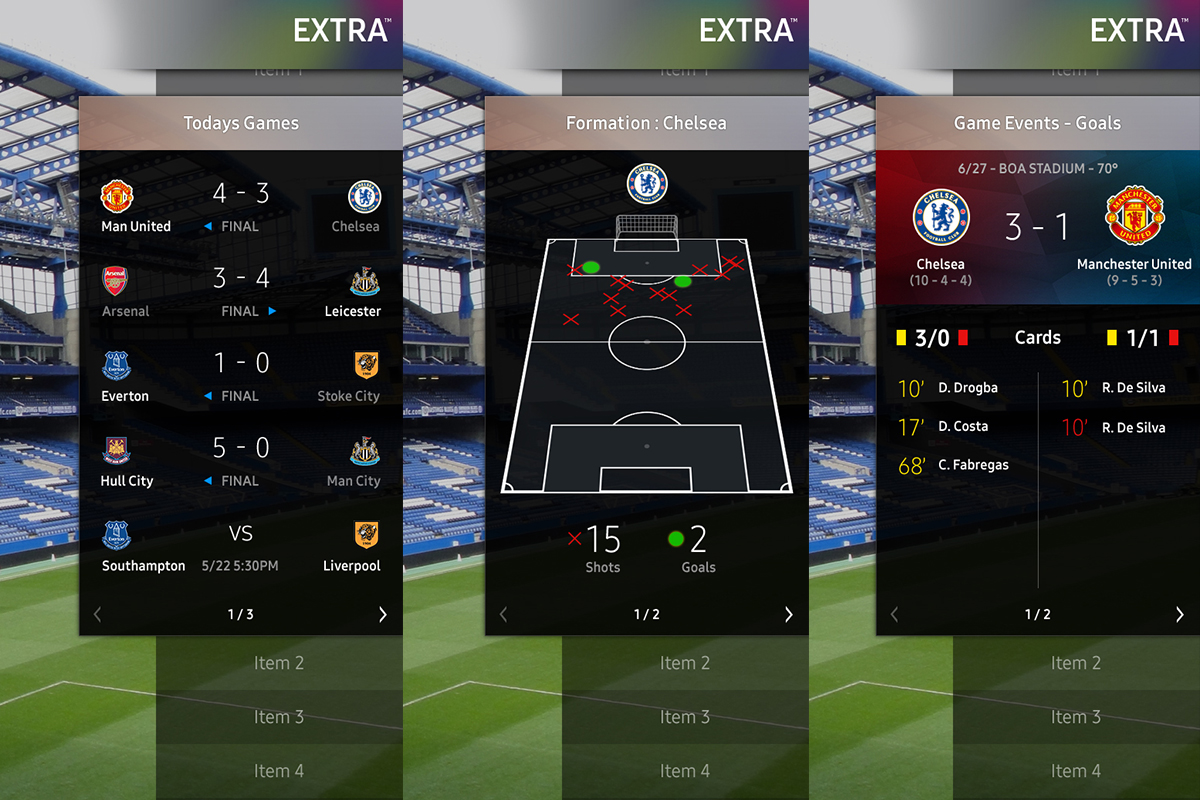View the Hull City vs Man City match

coord(240,462)
